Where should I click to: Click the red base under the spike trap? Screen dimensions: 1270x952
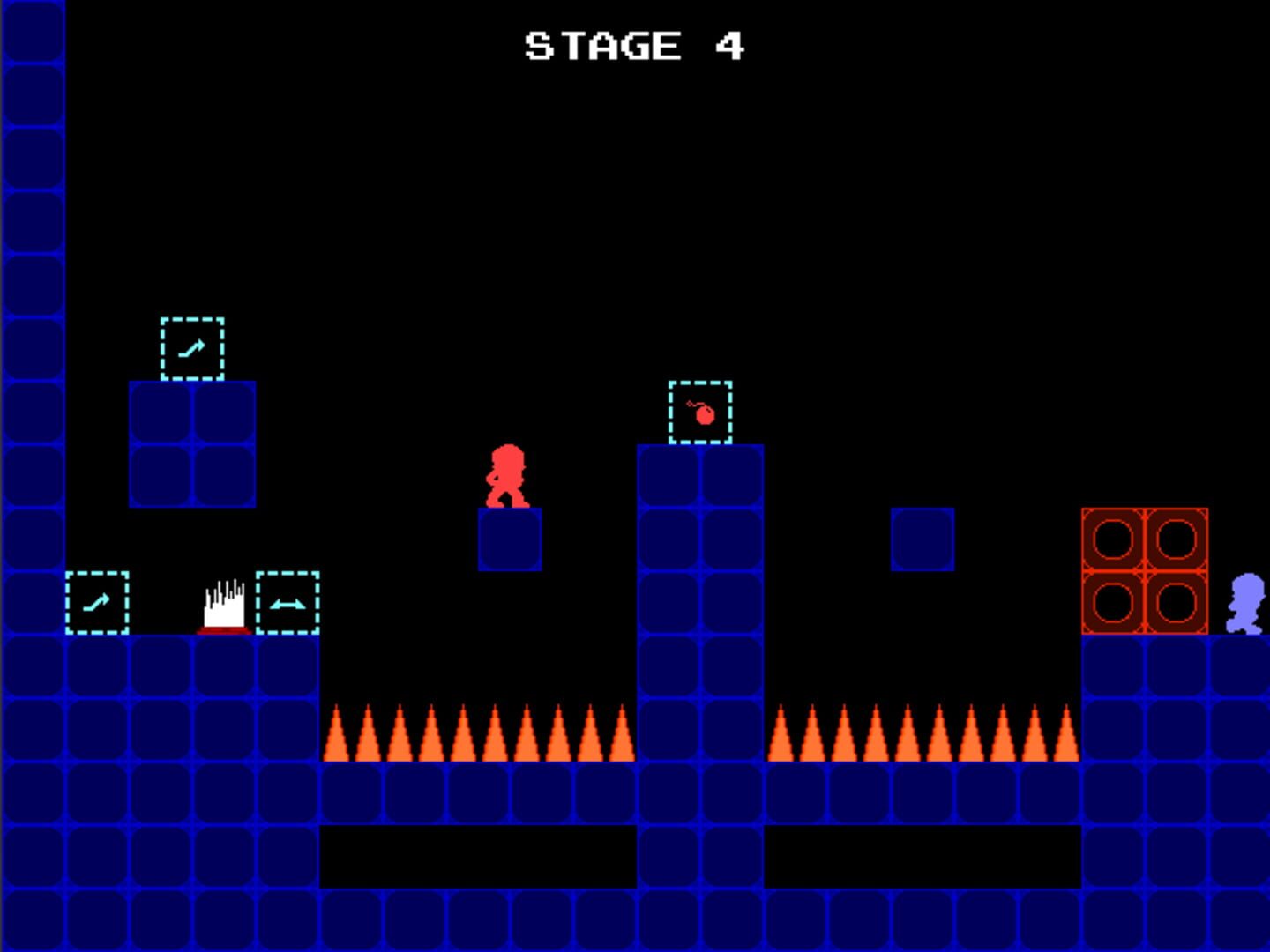(225, 631)
